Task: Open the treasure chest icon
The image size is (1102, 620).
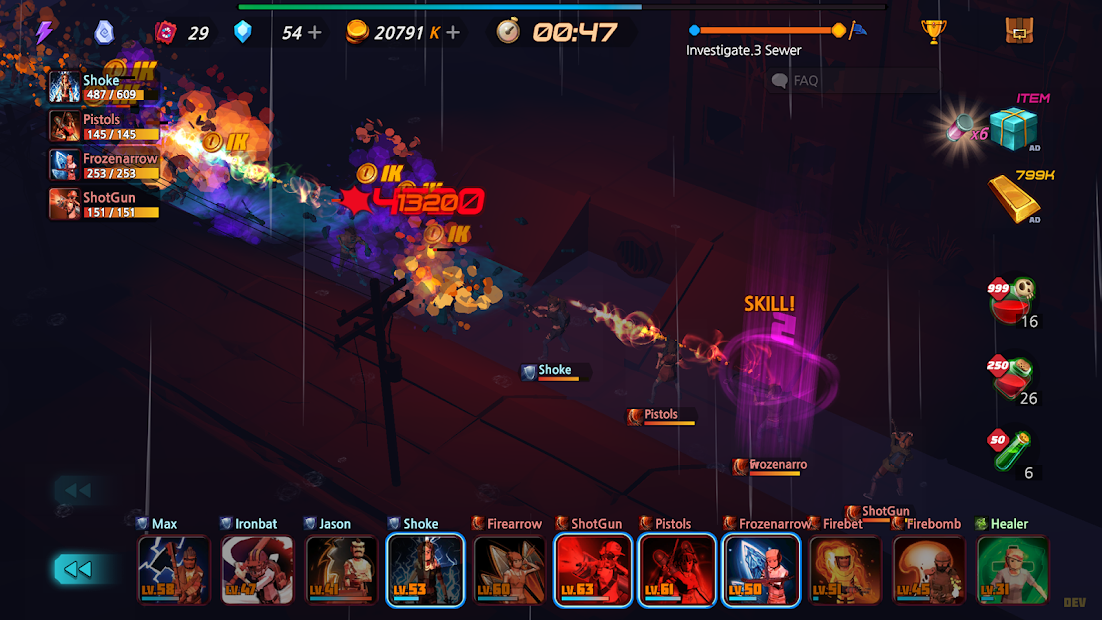Action: click(x=1019, y=32)
